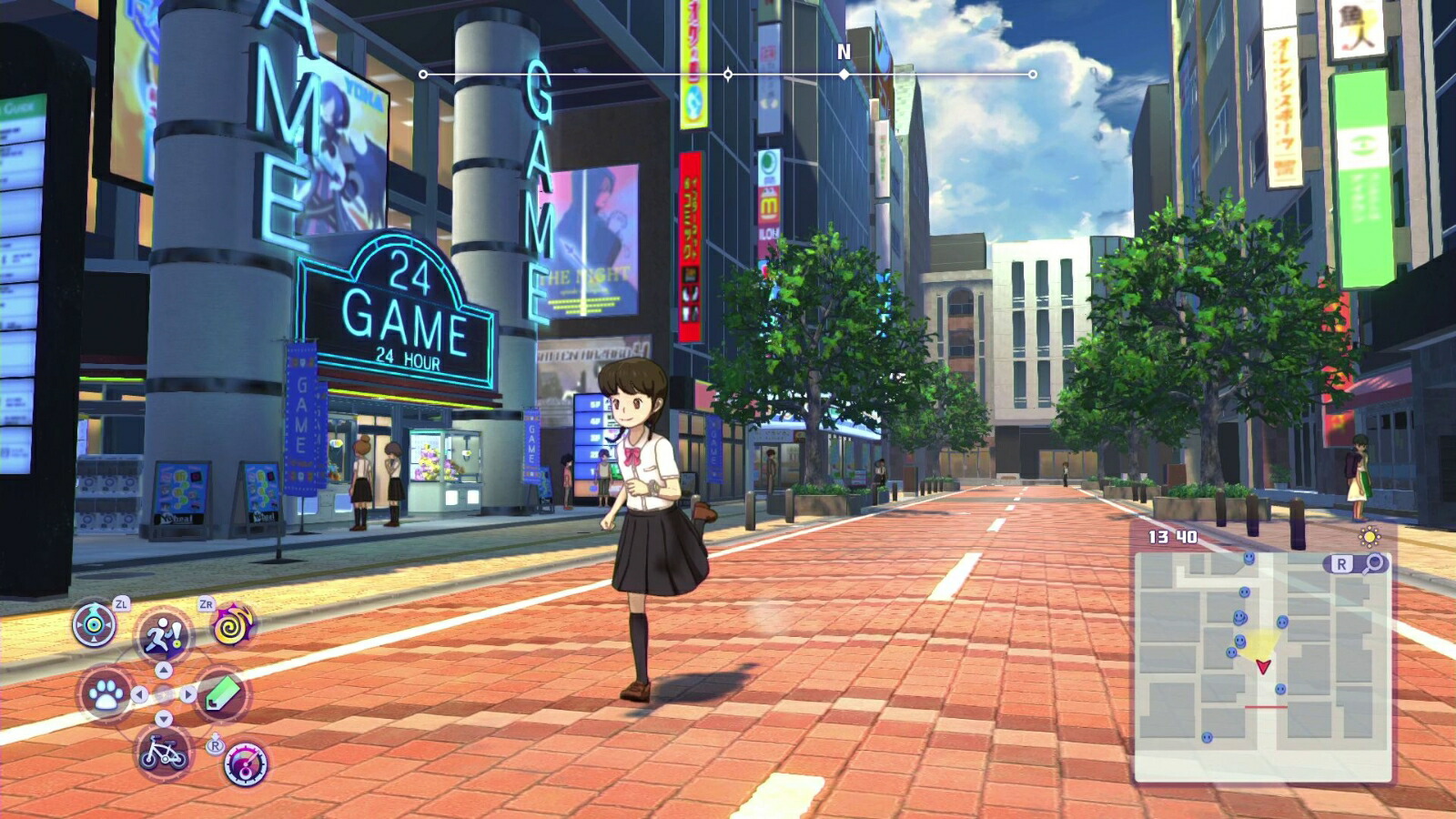This screenshot has width=1456, height=819.
Task: Click the north marker on the compass bar
Action: pos(844,74)
